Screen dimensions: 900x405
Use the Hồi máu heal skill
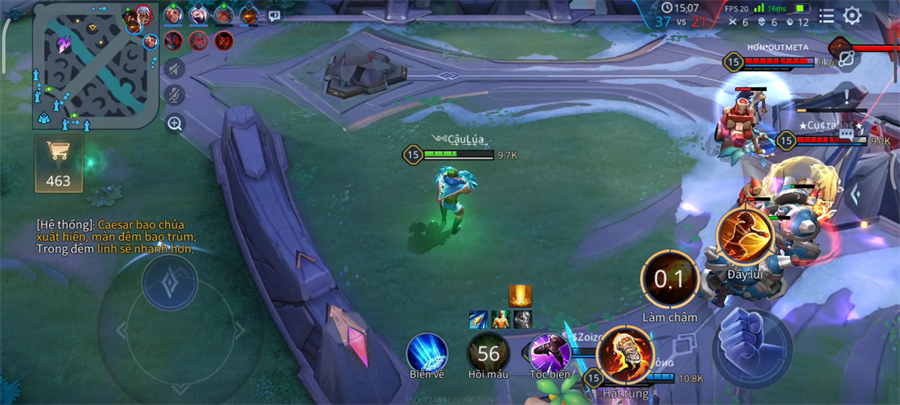(x=489, y=353)
